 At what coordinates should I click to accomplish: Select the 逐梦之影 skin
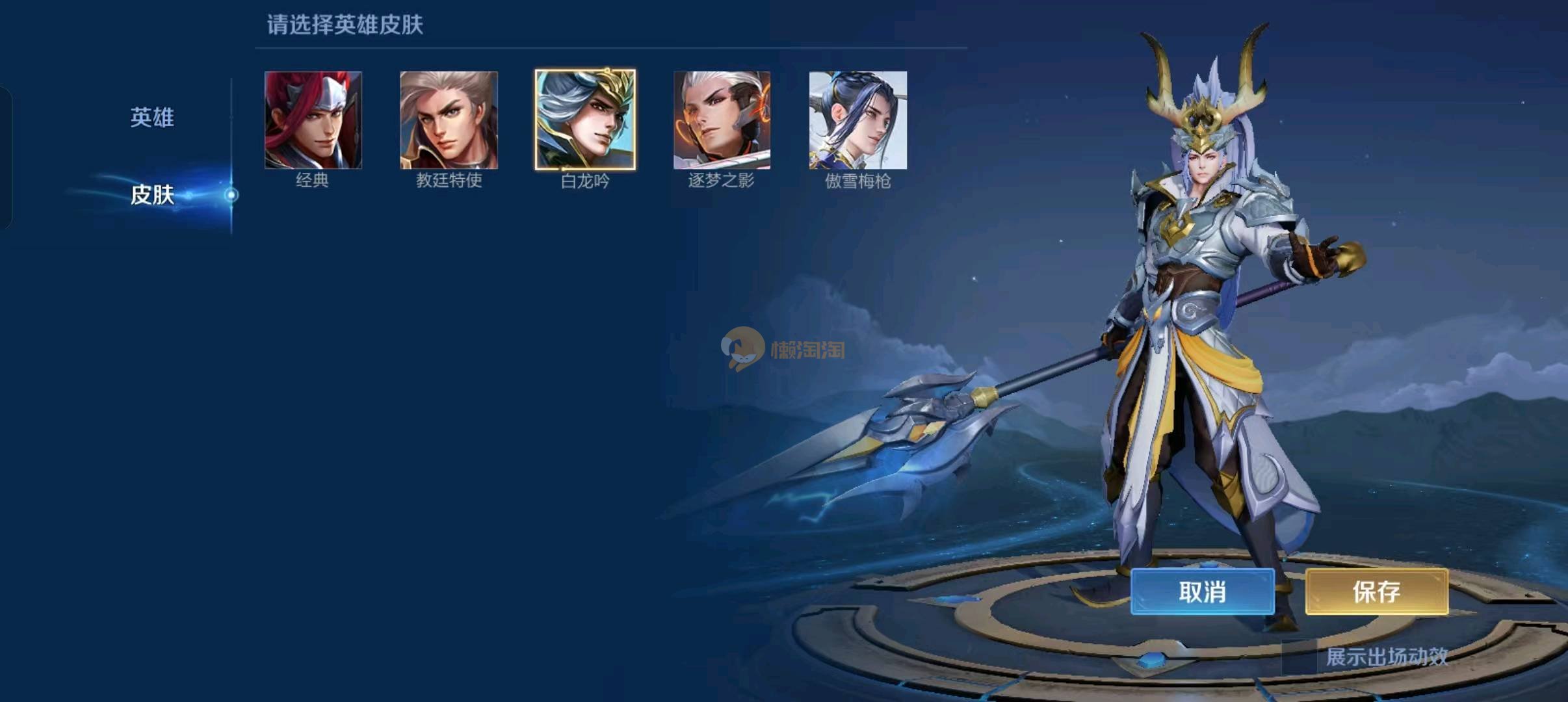tap(722, 120)
